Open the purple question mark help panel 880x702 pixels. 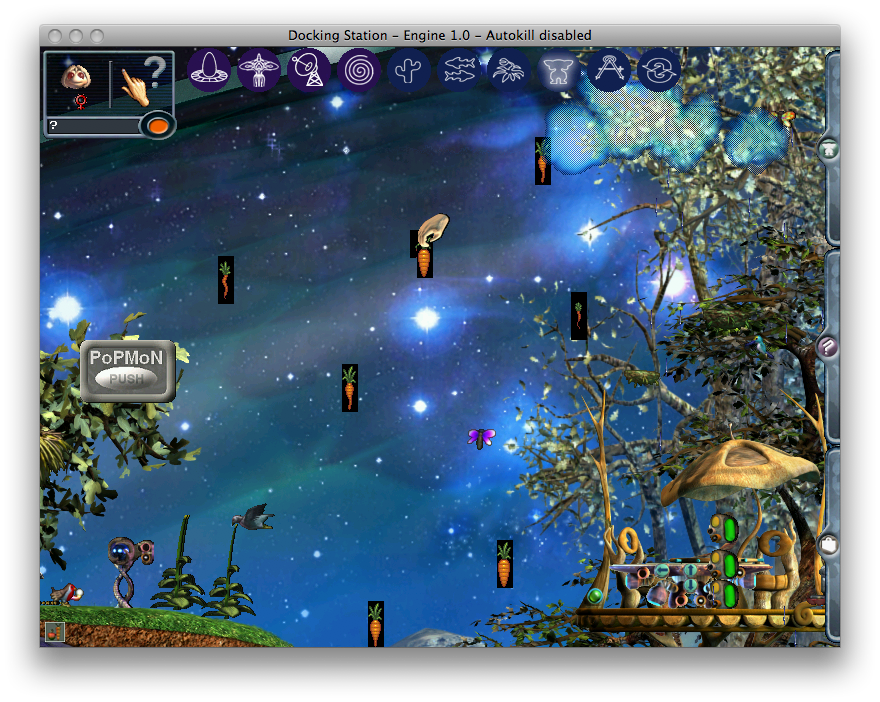[828, 347]
